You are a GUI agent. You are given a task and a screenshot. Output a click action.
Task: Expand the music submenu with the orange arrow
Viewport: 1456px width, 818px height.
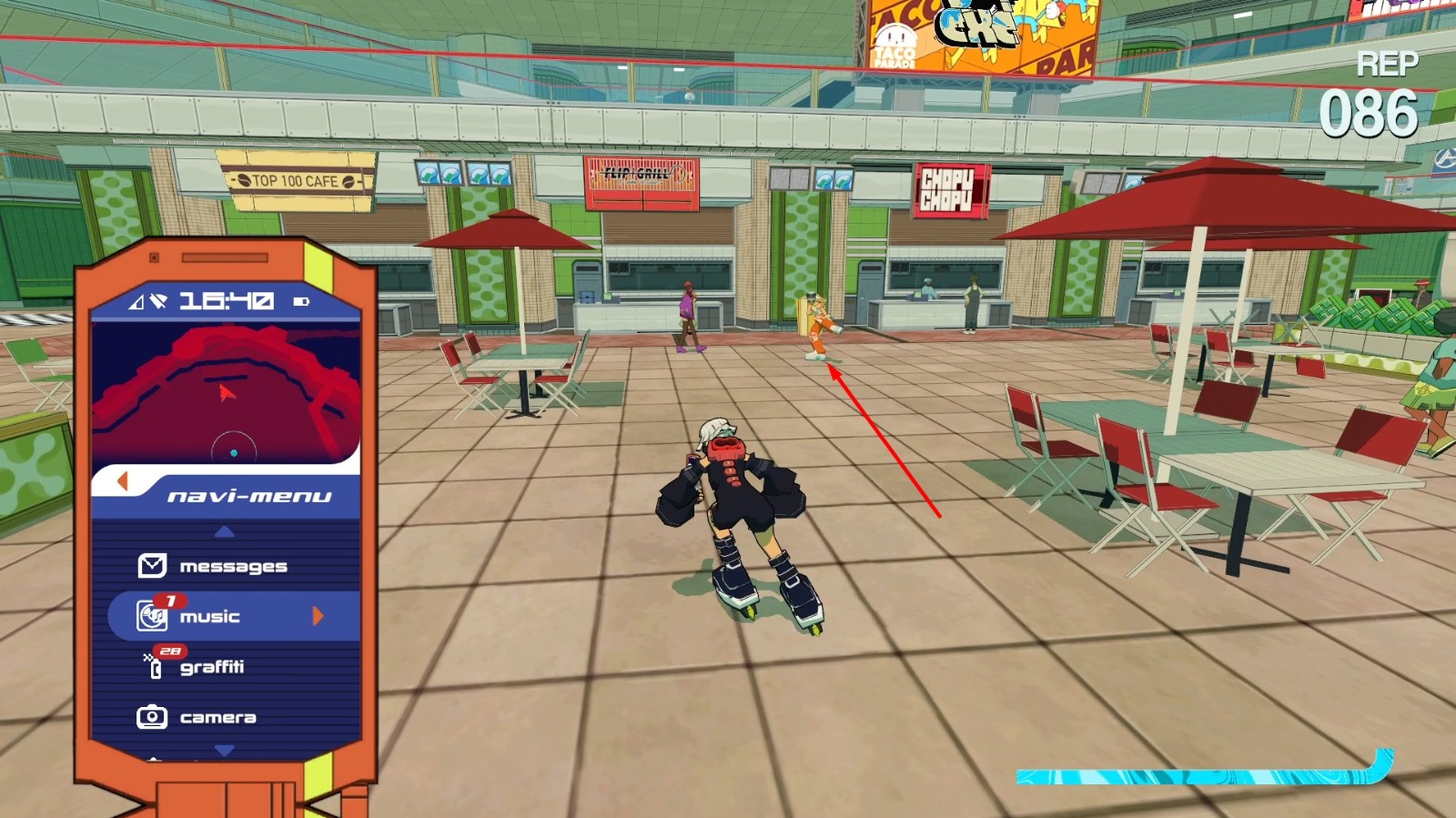tap(318, 617)
